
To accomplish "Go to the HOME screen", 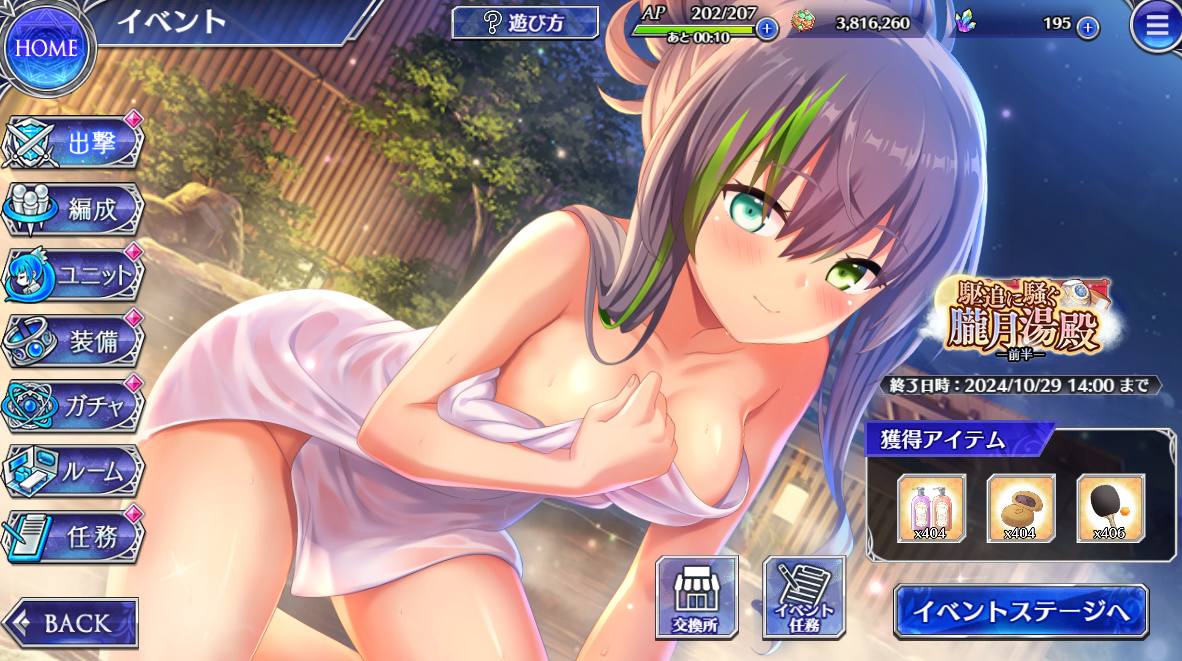I will [x=46, y=47].
